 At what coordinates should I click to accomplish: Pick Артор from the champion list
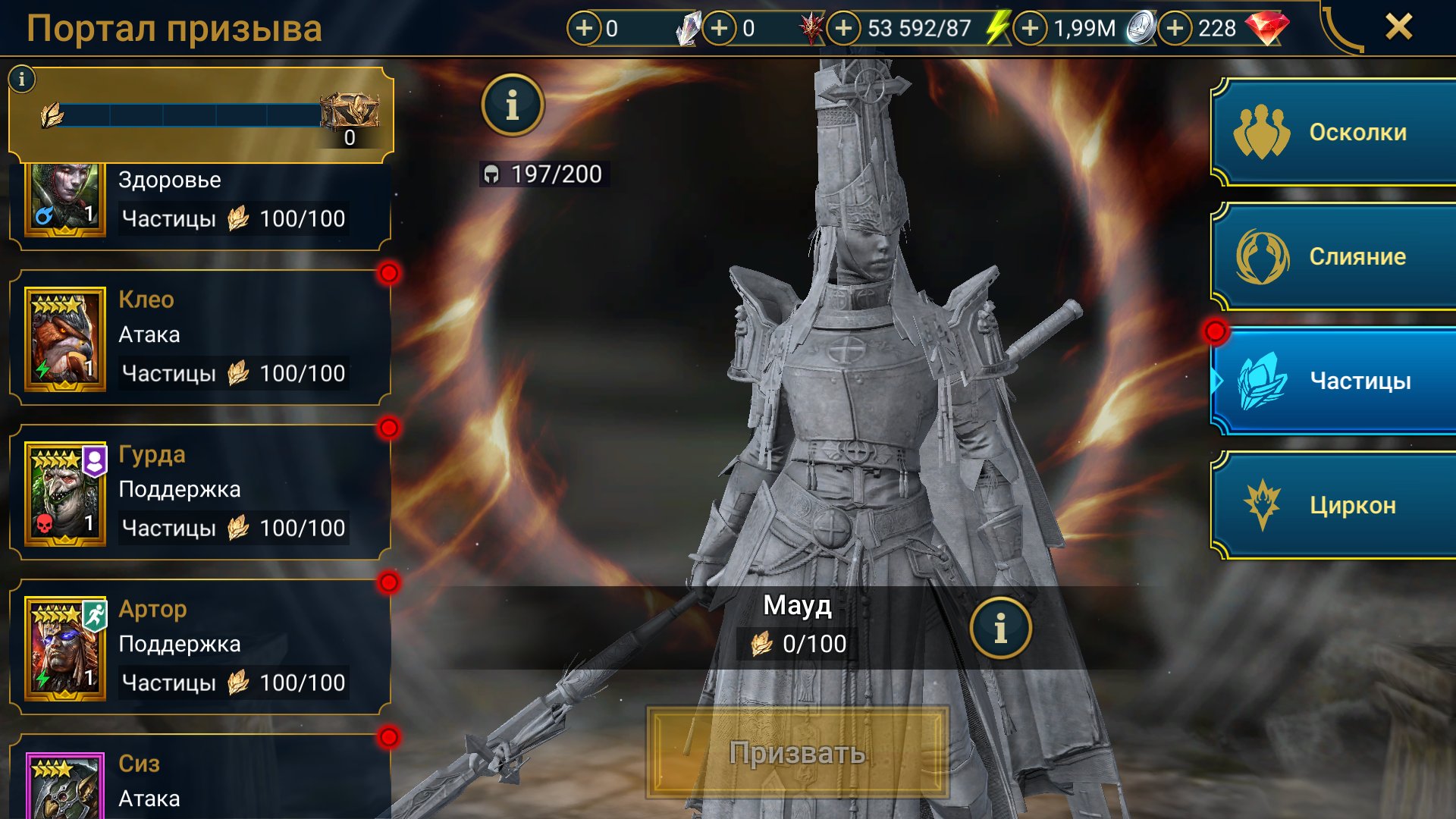click(200, 647)
